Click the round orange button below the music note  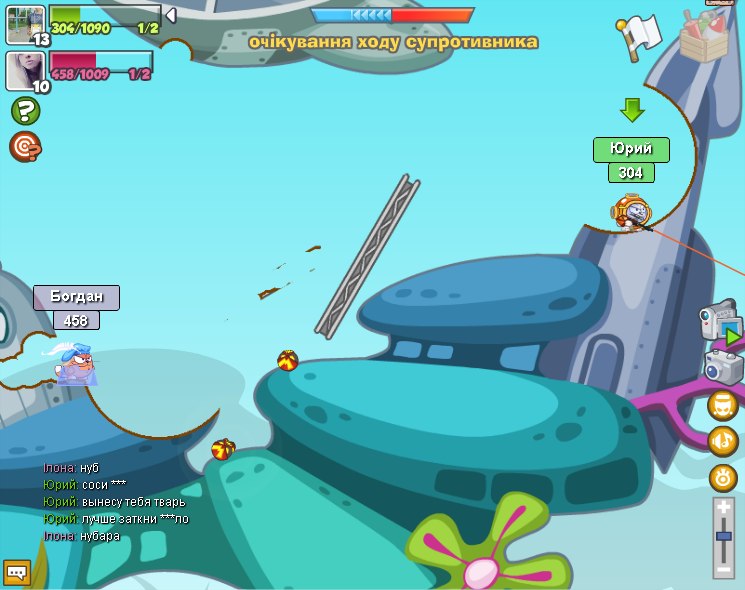[x=723, y=477]
